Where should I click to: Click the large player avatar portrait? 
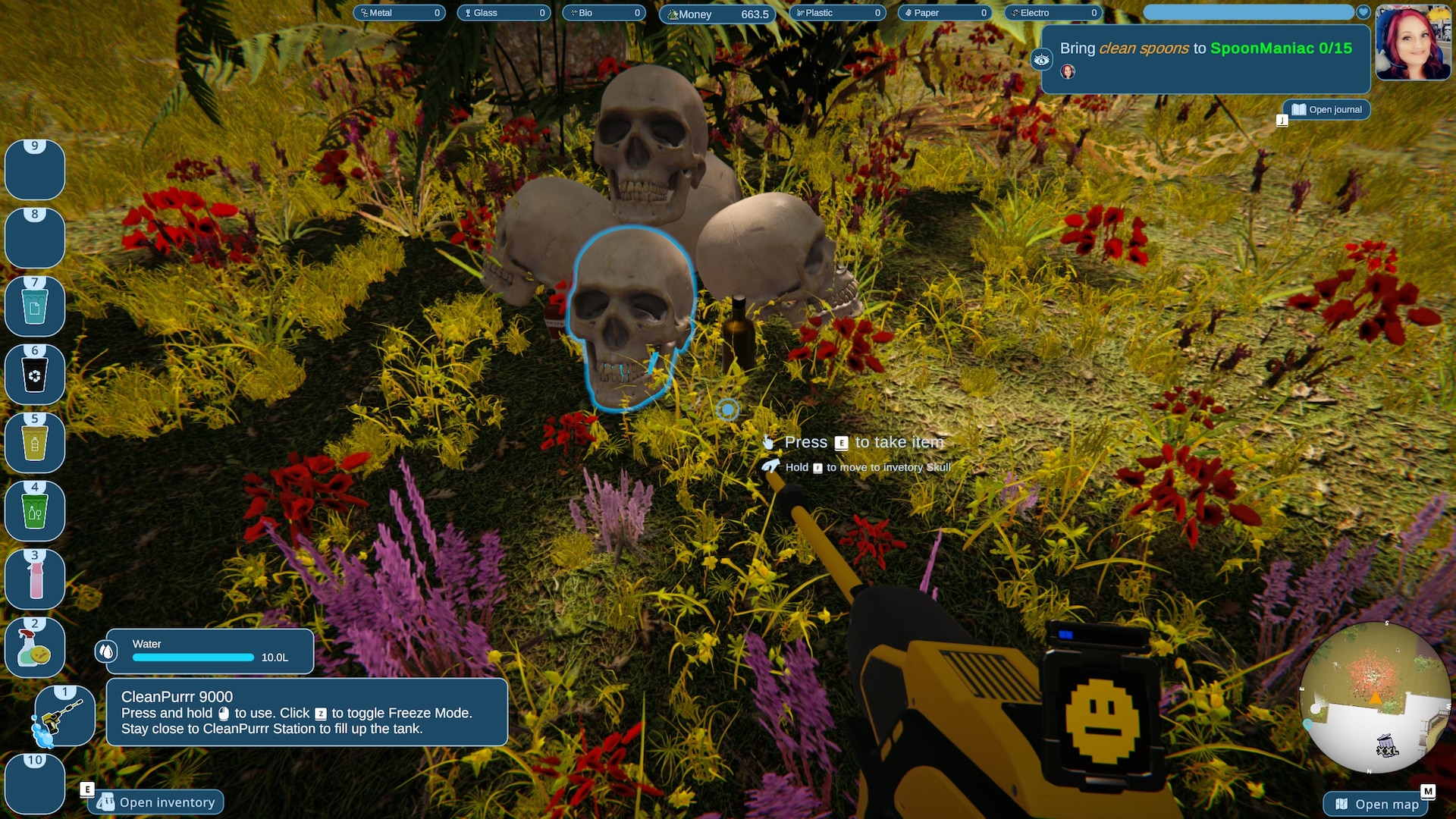[x=1413, y=43]
